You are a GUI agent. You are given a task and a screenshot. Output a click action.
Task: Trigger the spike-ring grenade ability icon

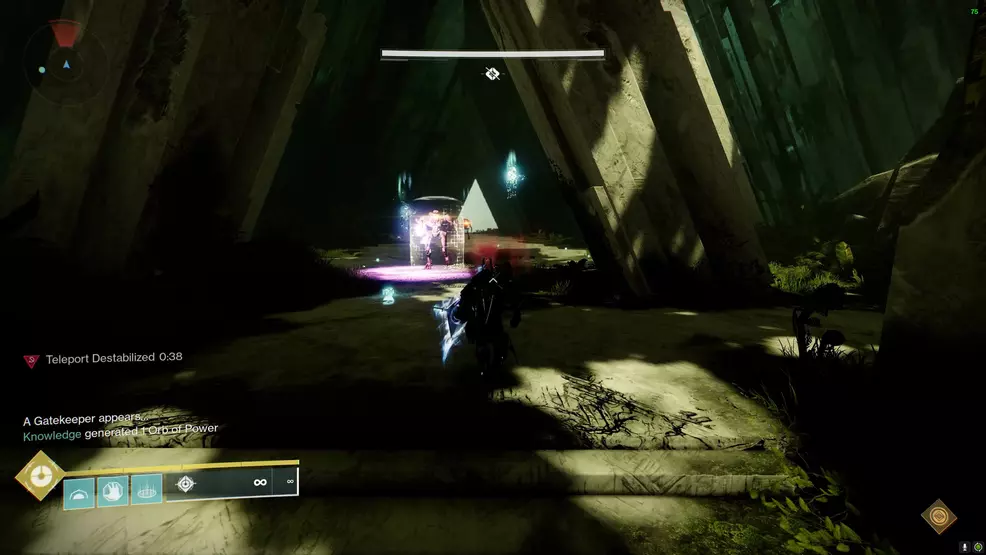146,489
